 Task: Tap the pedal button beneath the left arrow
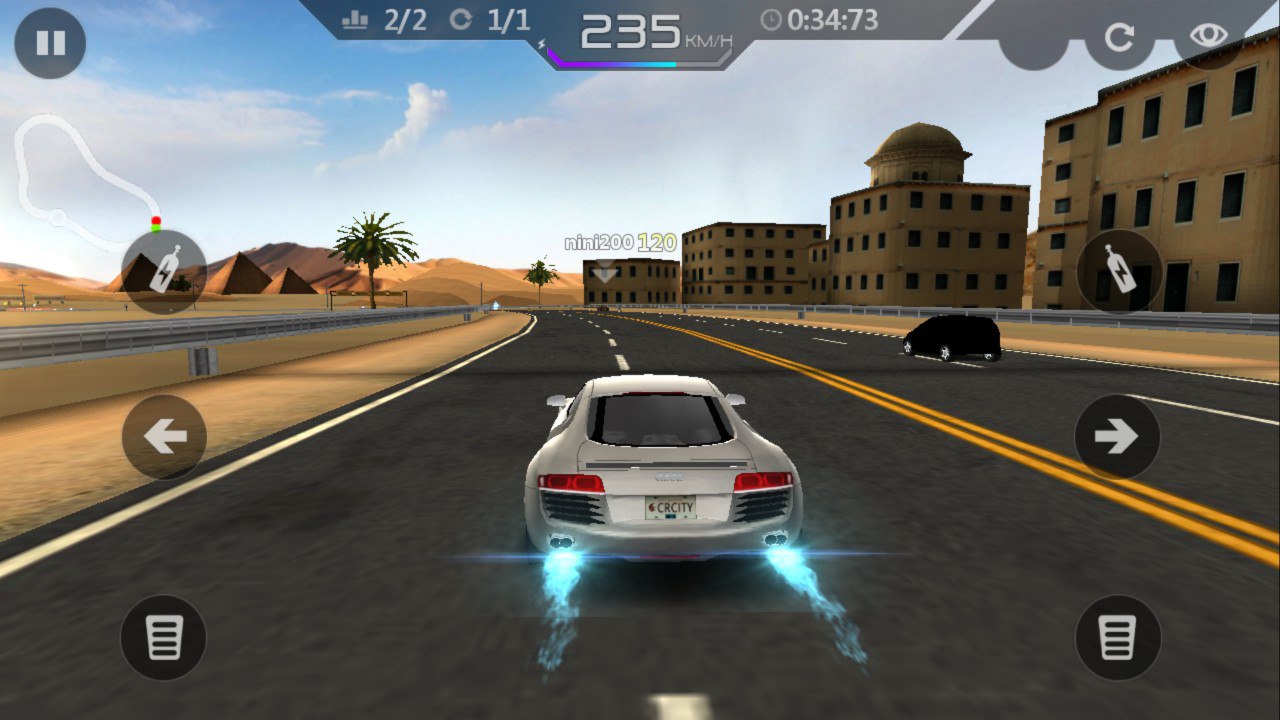(x=163, y=638)
